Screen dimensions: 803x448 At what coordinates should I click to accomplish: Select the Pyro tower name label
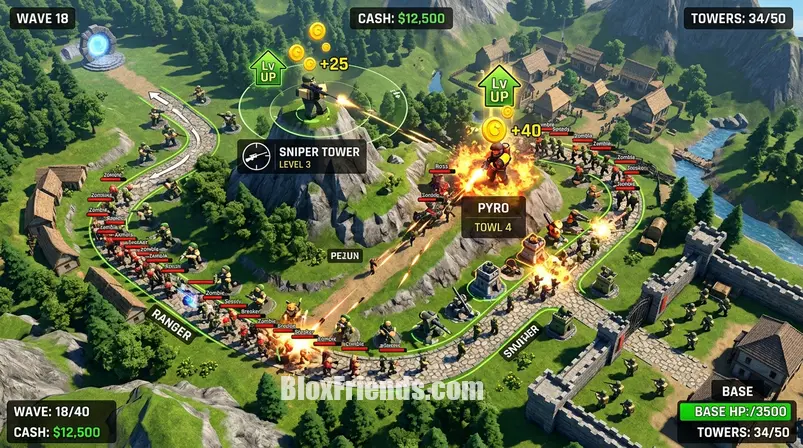(494, 215)
